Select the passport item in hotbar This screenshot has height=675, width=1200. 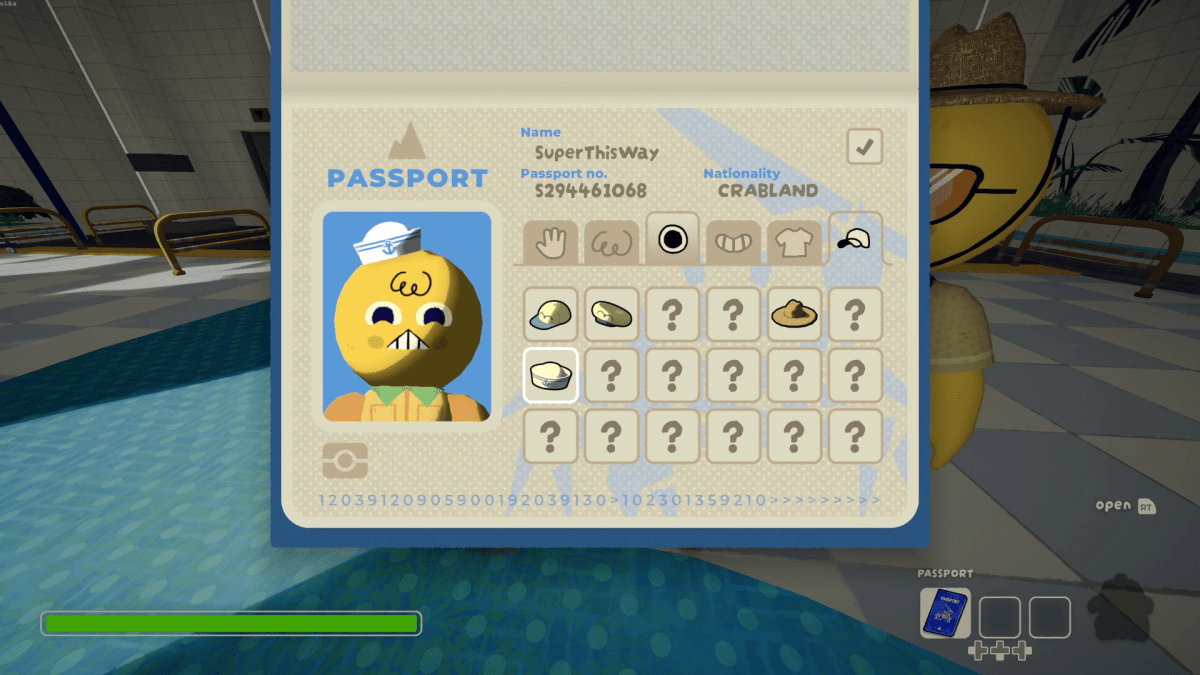pos(945,613)
